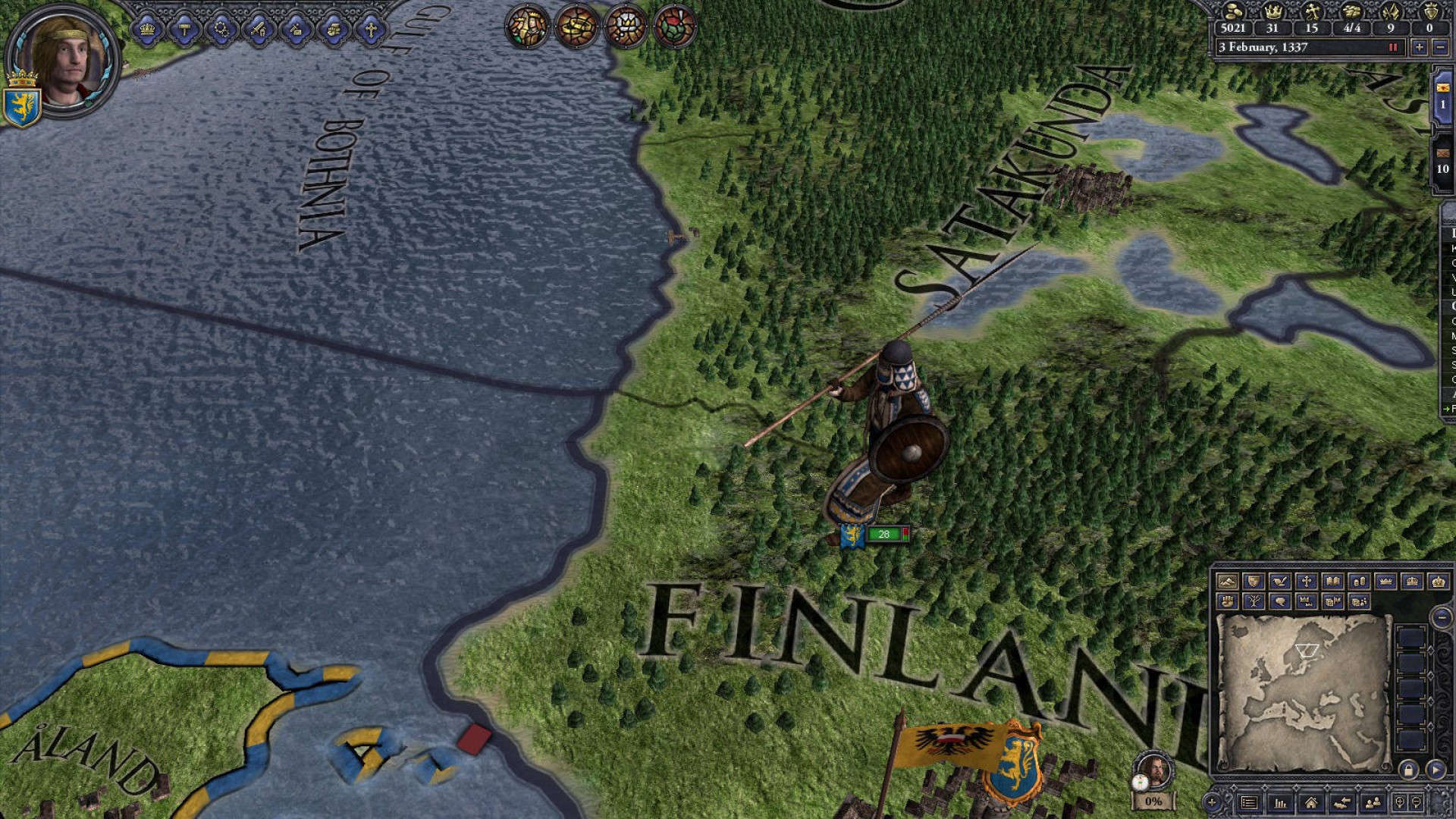This screenshot has height=819, width=1456.
Task: Switch to religion cross map mode
Action: [x=1306, y=582]
